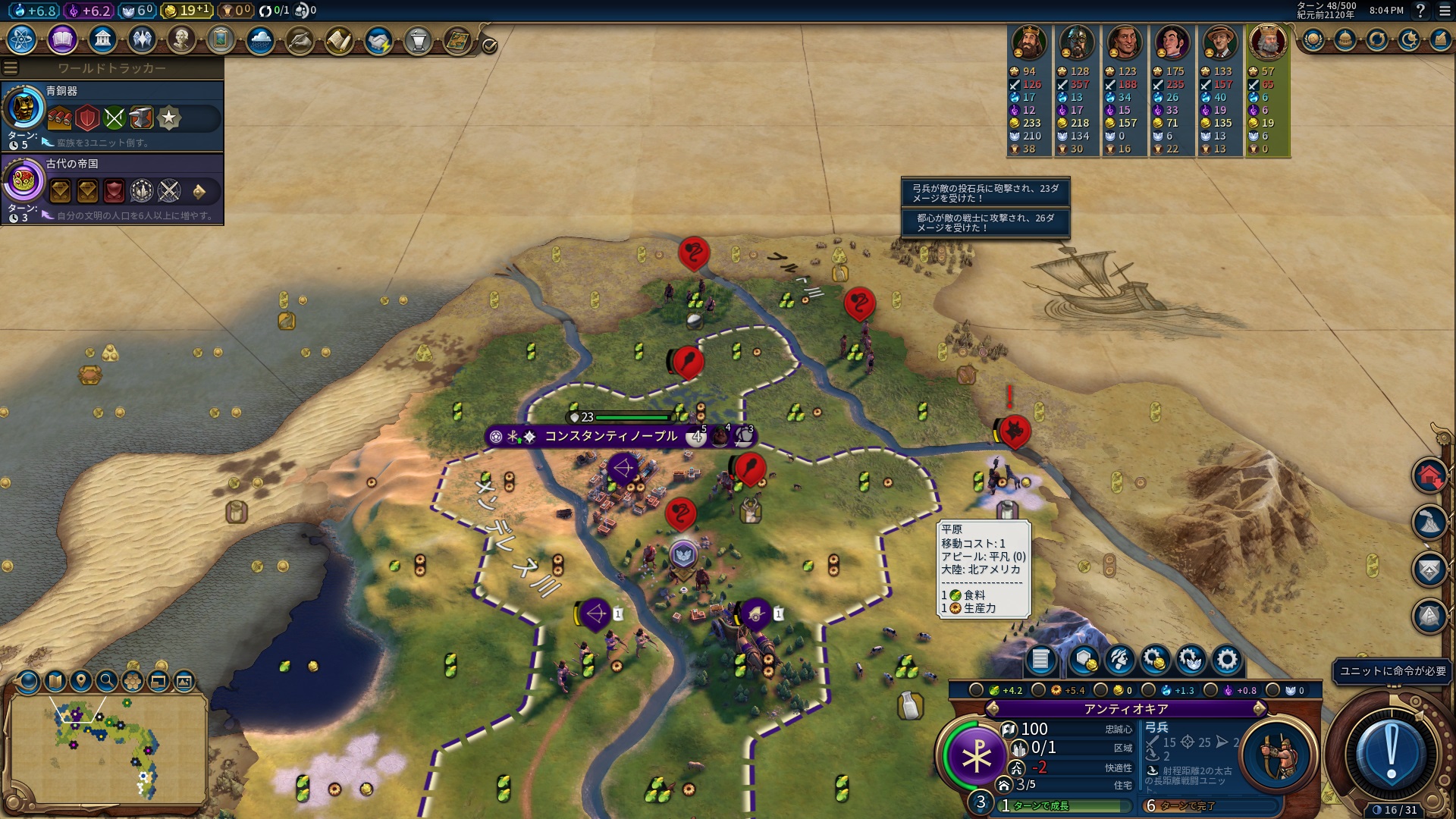This screenshot has width=1456, height=819.
Task: Open the map search magnifier
Action: point(107,681)
